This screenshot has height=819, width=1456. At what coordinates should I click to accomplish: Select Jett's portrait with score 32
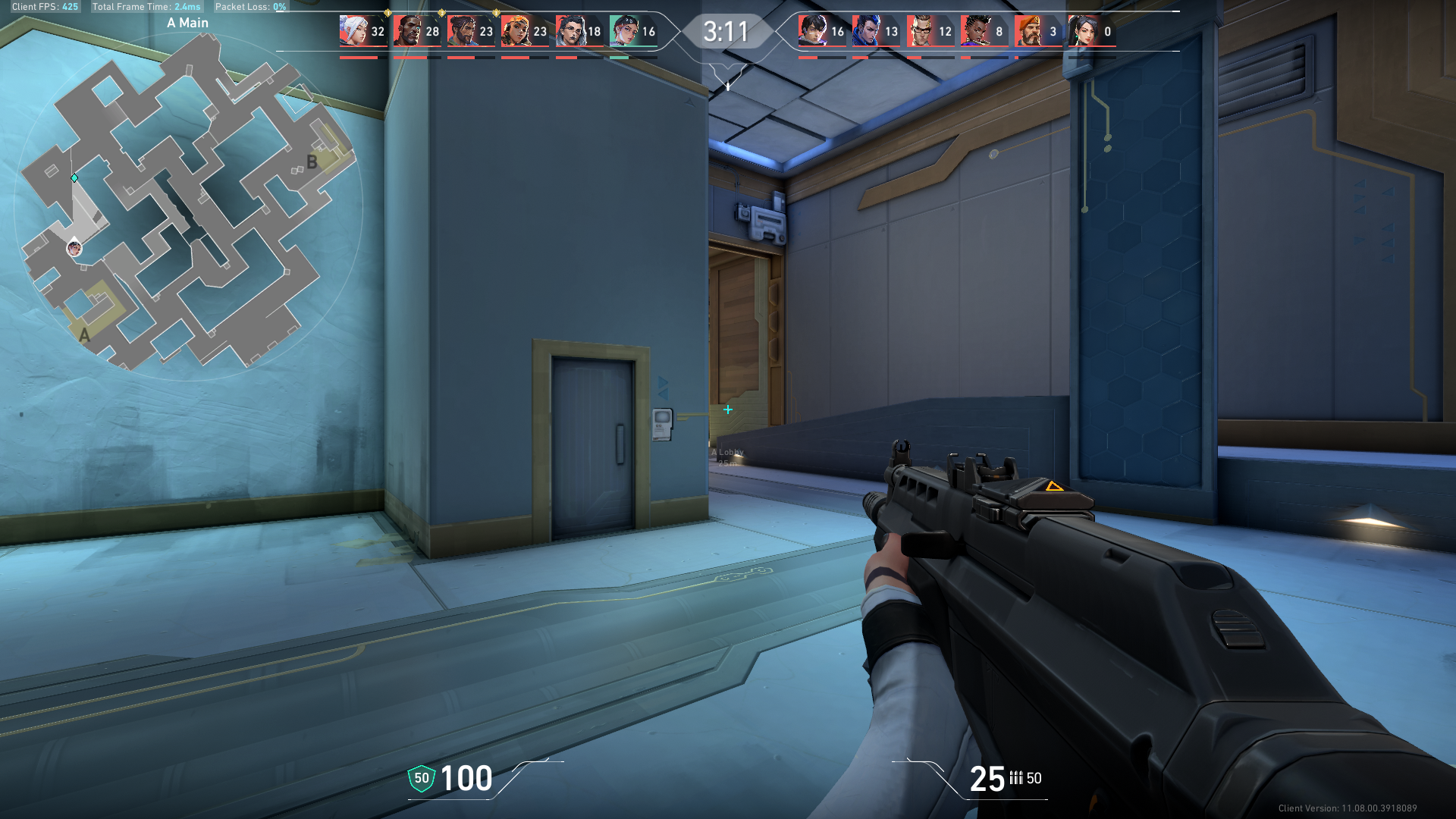point(353,31)
